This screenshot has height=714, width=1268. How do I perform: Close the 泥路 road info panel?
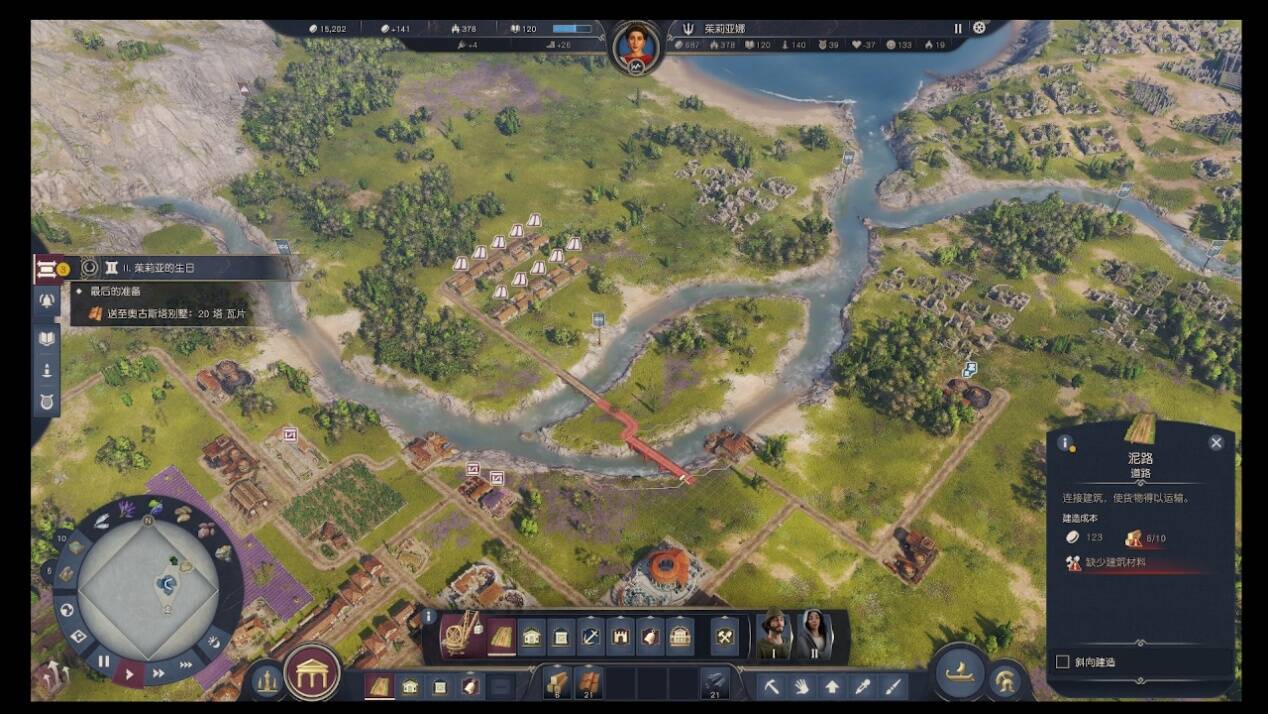pos(1216,442)
